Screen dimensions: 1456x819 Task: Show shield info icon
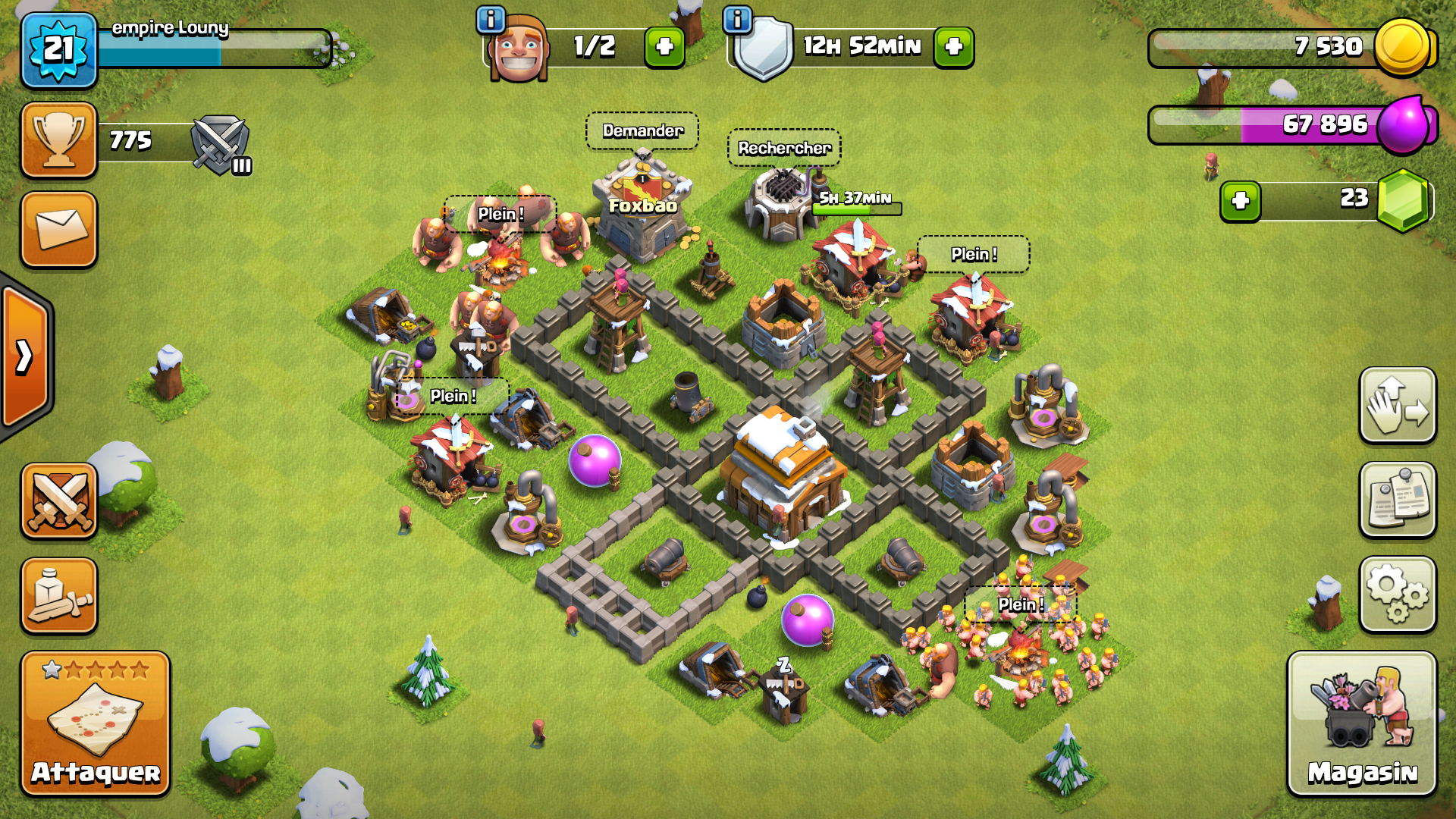pyautogui.click(x=737, y=20)
